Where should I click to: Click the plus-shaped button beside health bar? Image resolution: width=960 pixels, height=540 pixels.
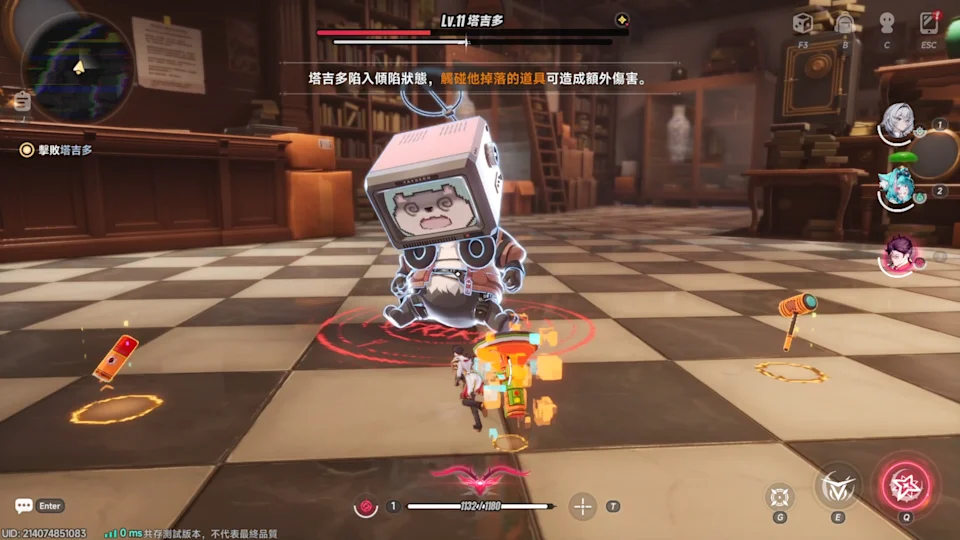[582, 506]
